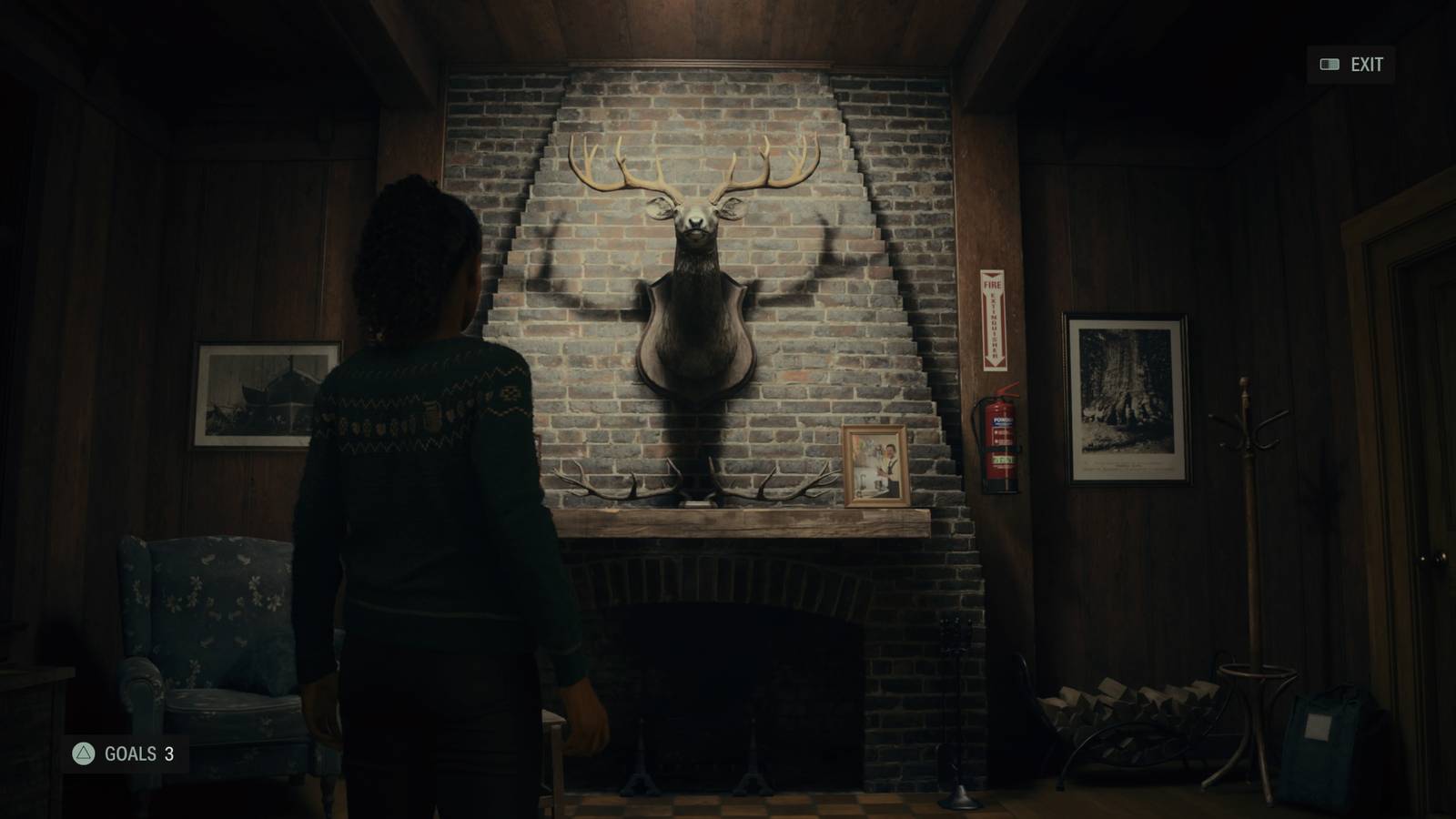This screenshot has width=1456, height=819.
Task: Select the EXIT button top right
Action: (x=1366, y=65)
